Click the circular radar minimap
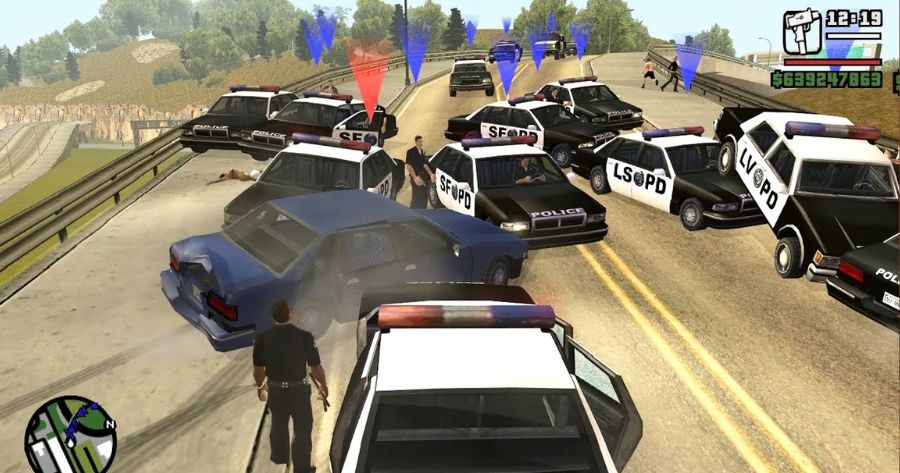 tap(70, 436)
